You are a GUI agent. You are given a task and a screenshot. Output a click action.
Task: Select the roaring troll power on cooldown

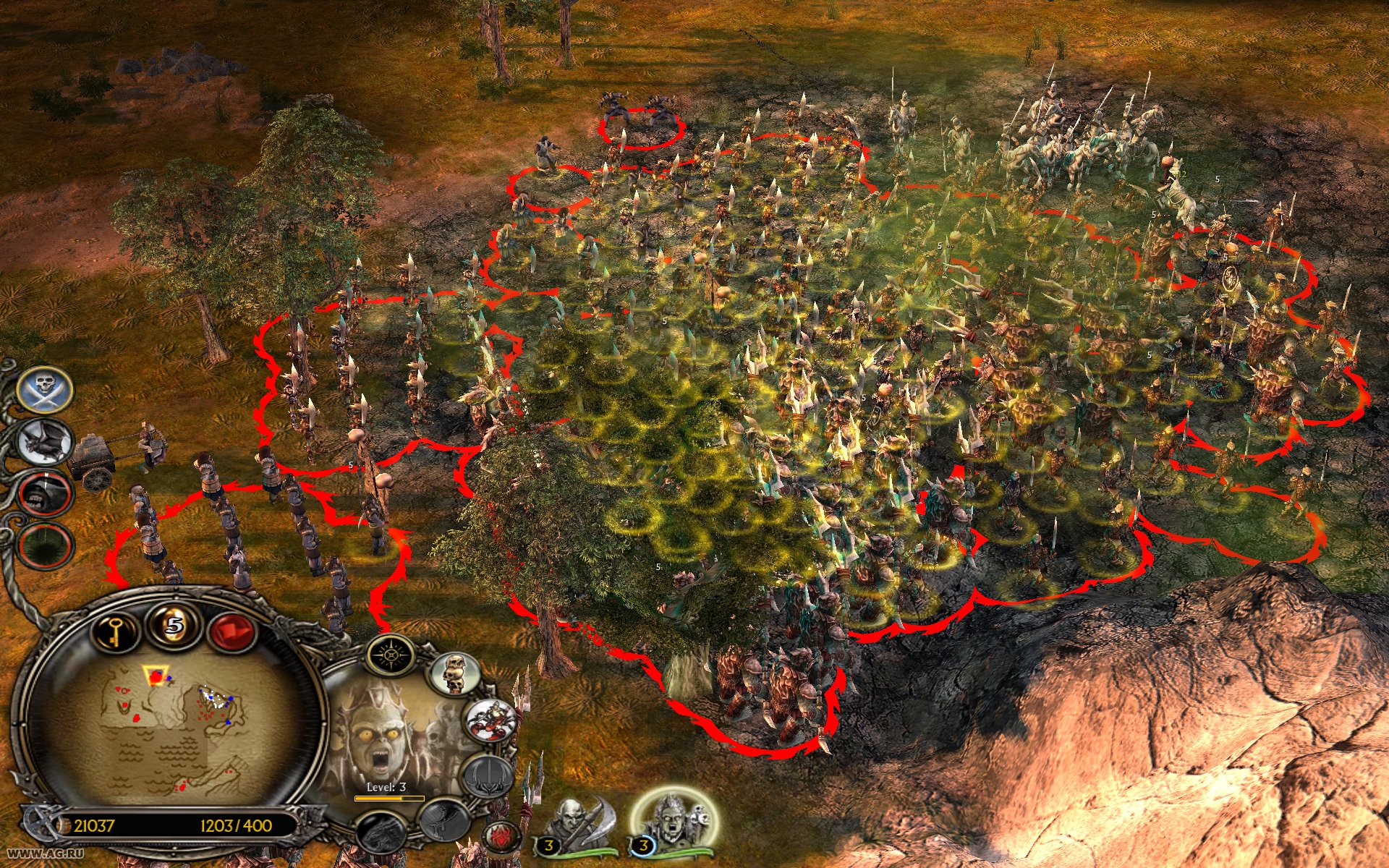[x=45, y=494]
